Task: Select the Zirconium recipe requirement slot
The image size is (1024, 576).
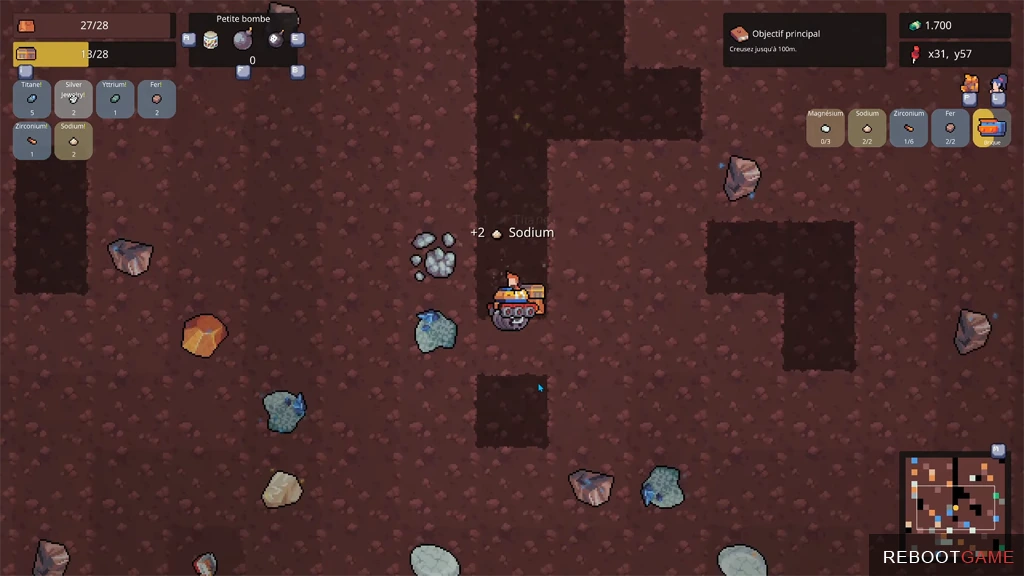Action: (908, 128)
